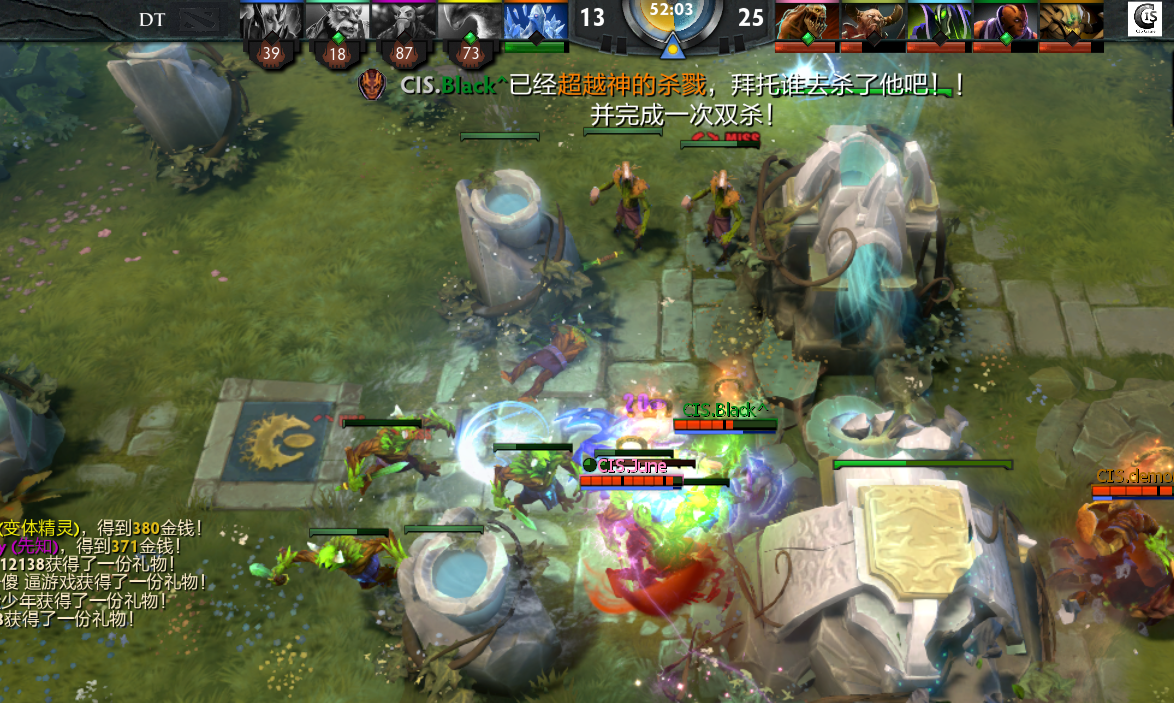Select the dead hero portrait with 39 respawn
1174x703 pixels.
pyautogui.click(x=271, y=20)
